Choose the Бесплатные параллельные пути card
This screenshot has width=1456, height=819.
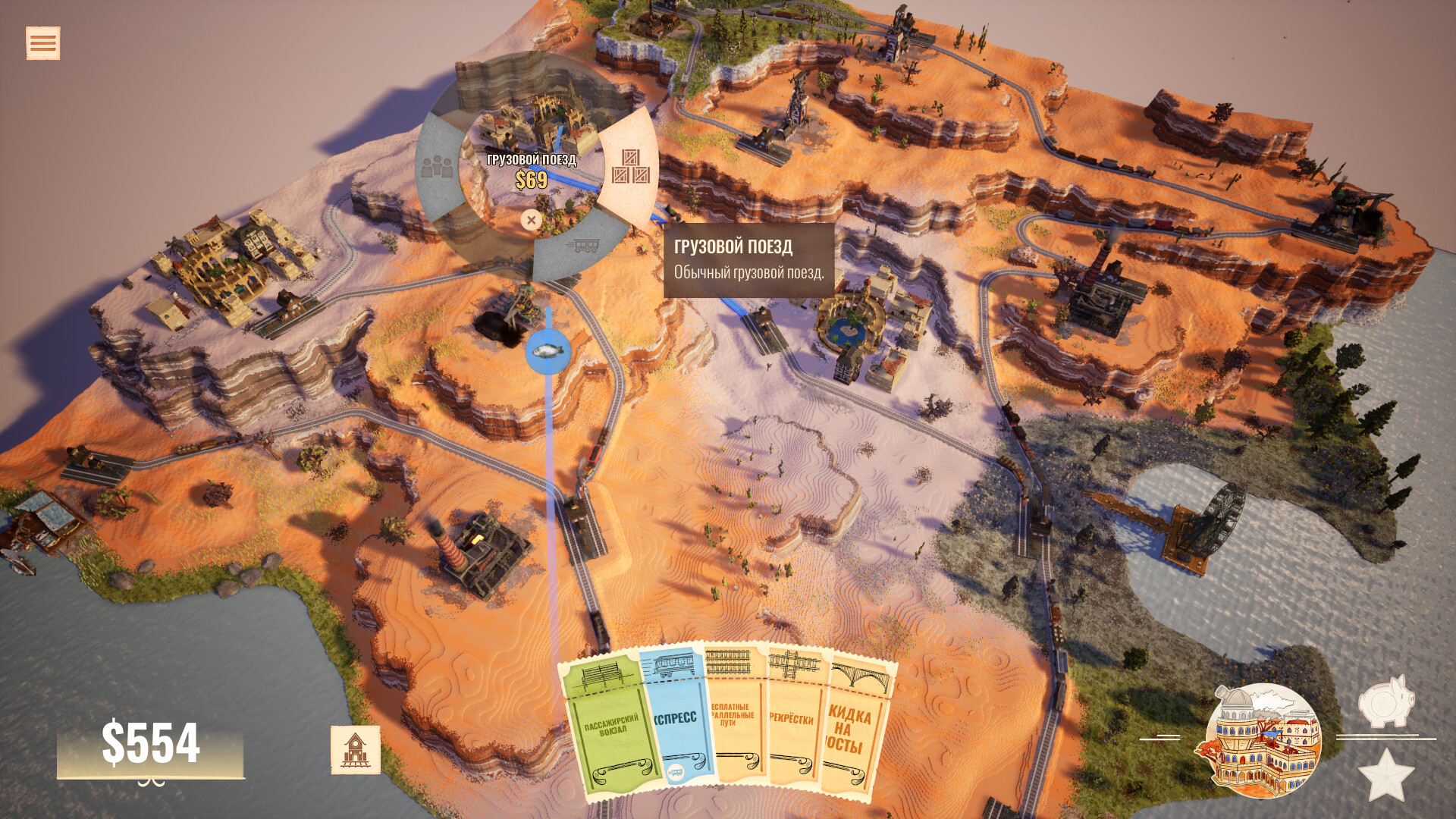click(x=736, y=720)
